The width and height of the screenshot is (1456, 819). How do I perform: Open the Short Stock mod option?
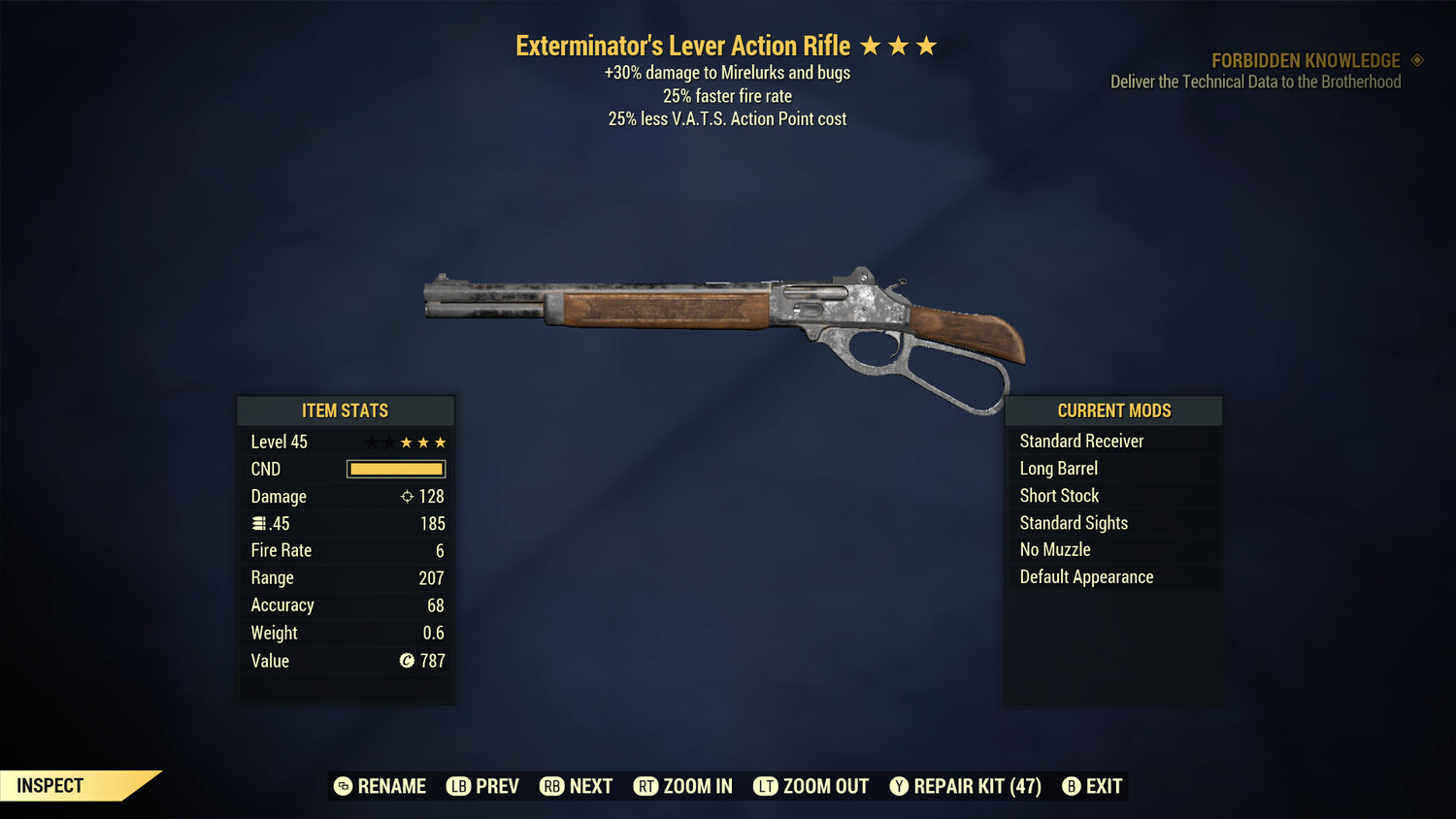(1059, 495)
